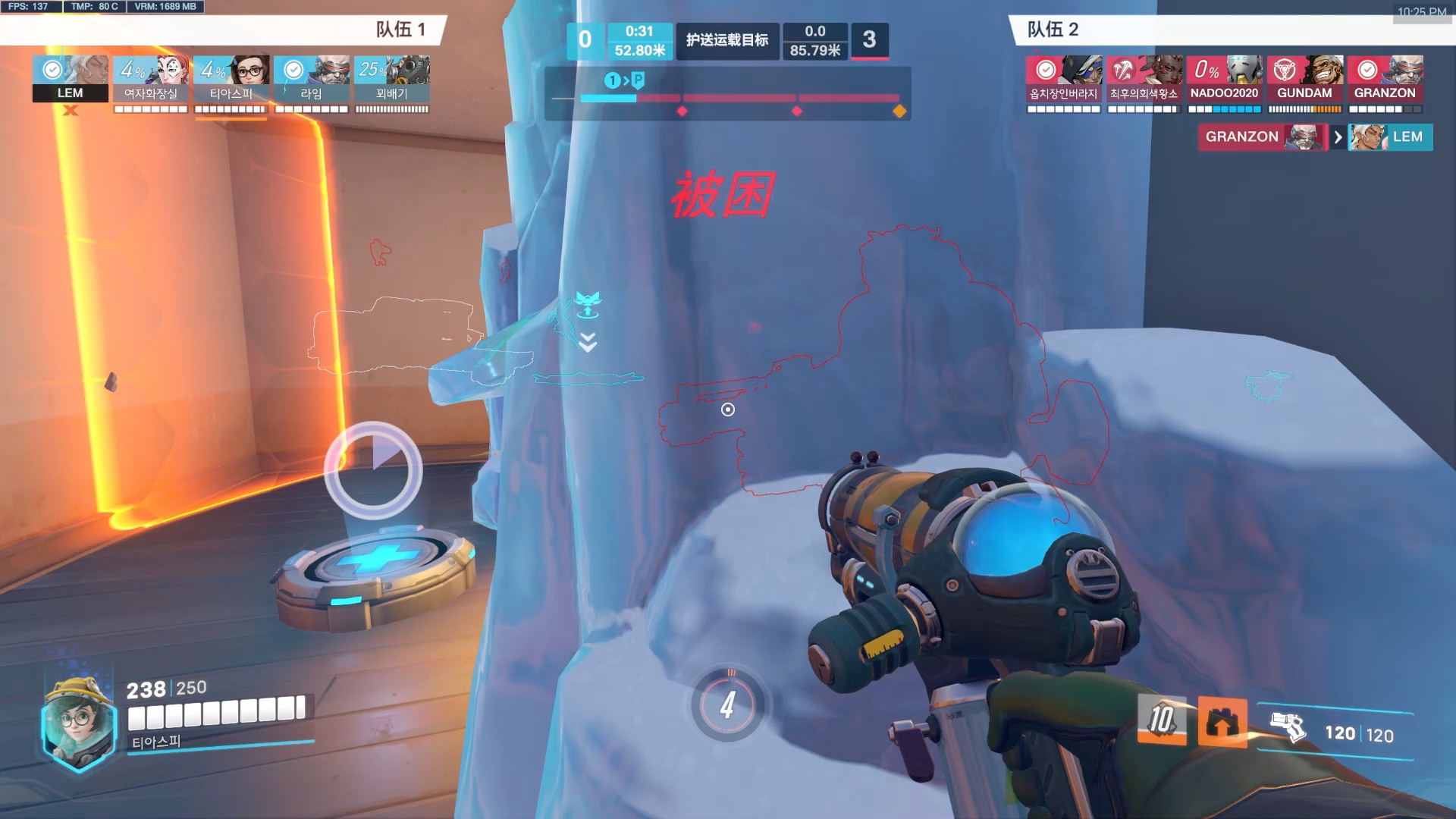Activate the Ice Wall ability icon
Image resolution: width=1456 pixels, height=819 pixels.
(1222, 721)
